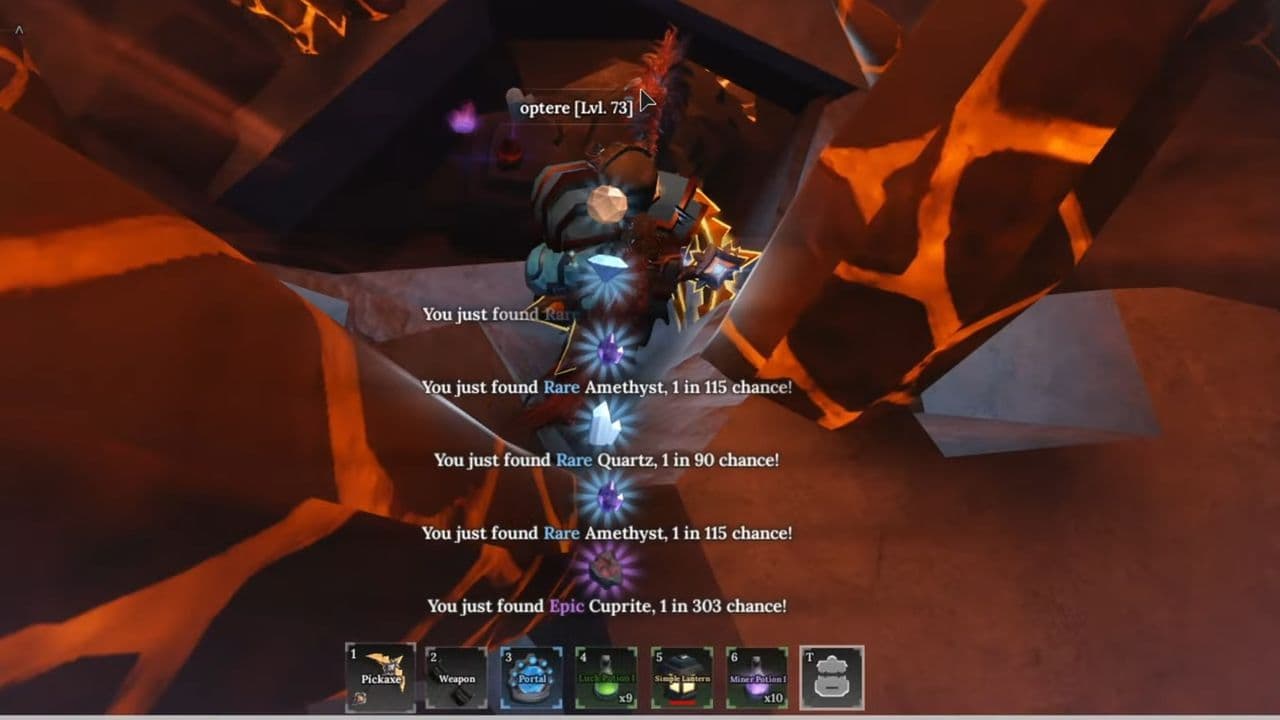1280x720 pixels.
Task: Click the small caret at top-left corner
Action: coord(18,32)
